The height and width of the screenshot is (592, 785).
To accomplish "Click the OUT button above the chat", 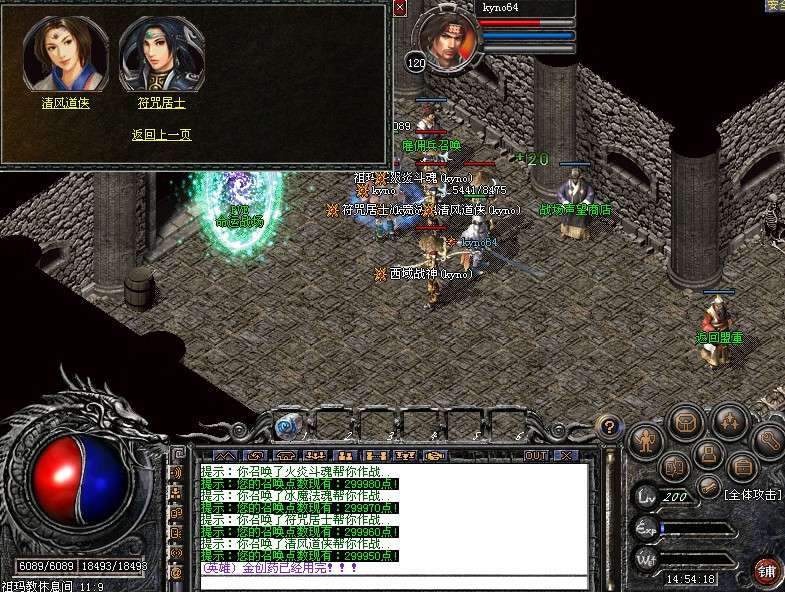I will pos(536,456).
